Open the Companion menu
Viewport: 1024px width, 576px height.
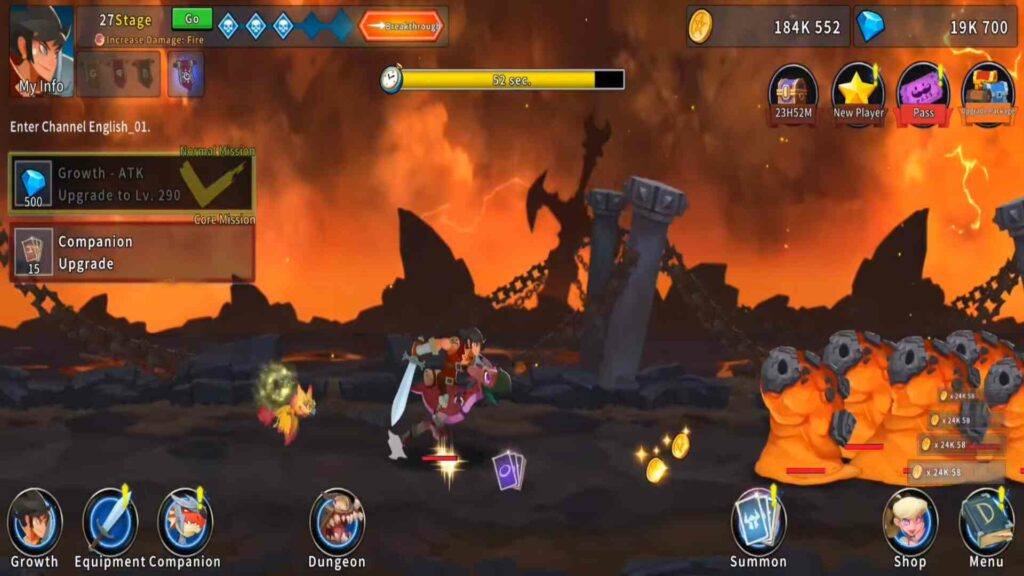[x=185, y=527]
